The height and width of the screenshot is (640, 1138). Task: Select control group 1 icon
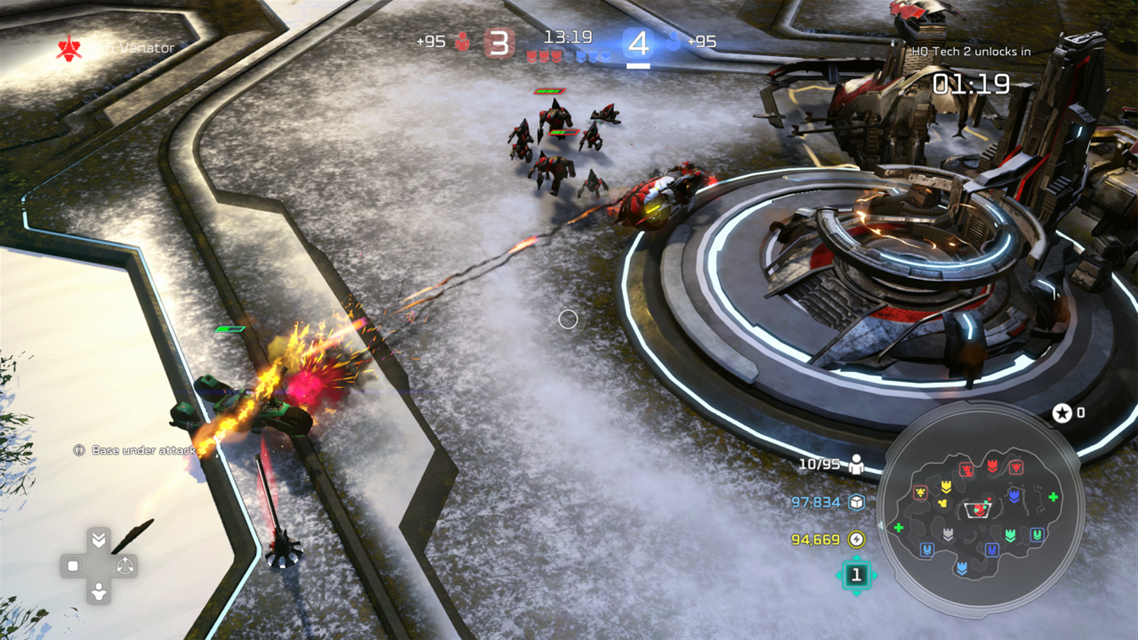[x=856, y=575]
